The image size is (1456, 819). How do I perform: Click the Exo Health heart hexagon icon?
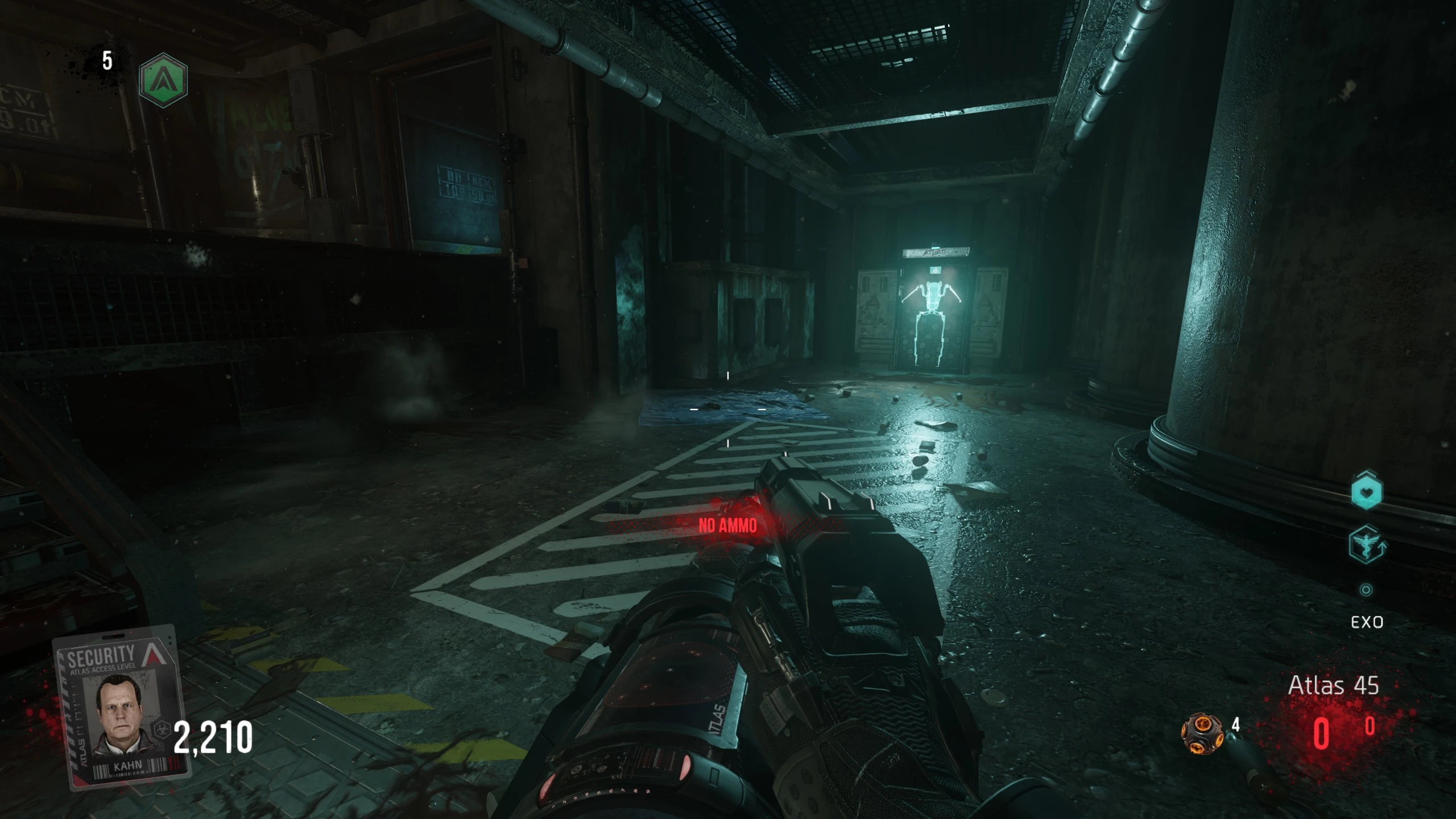1366,491
